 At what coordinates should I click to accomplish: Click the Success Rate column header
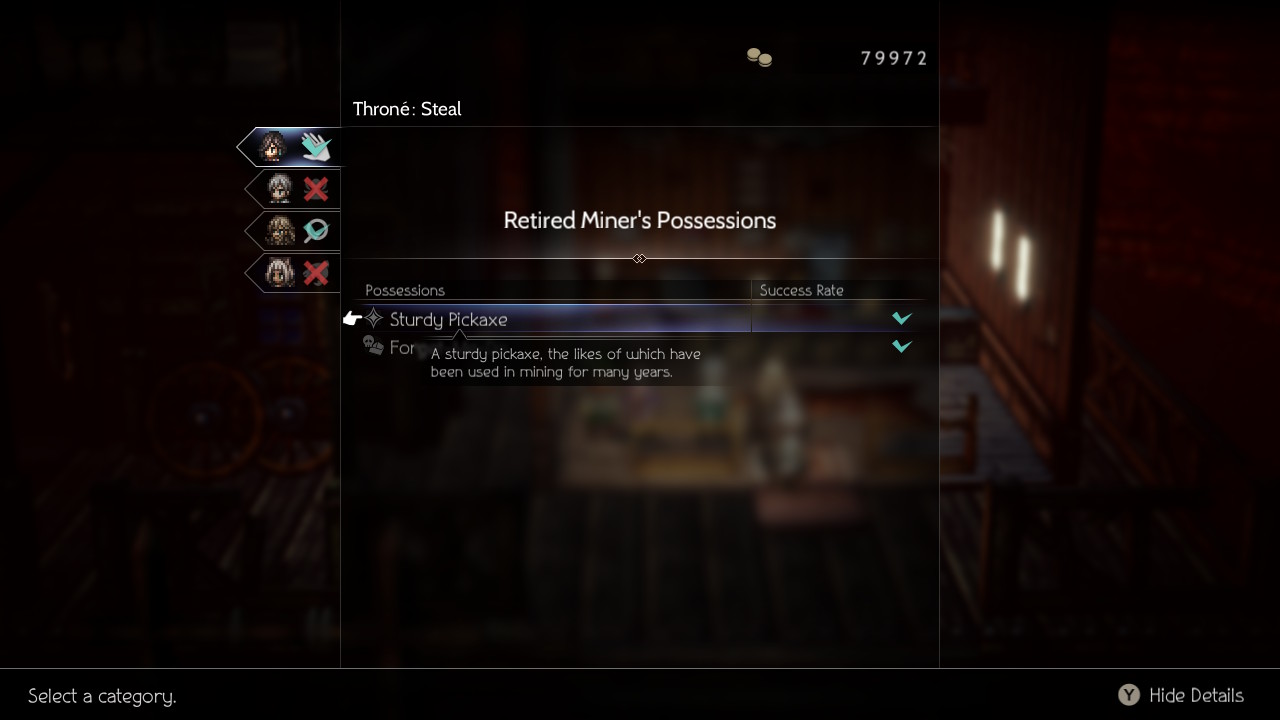[801, 290]
